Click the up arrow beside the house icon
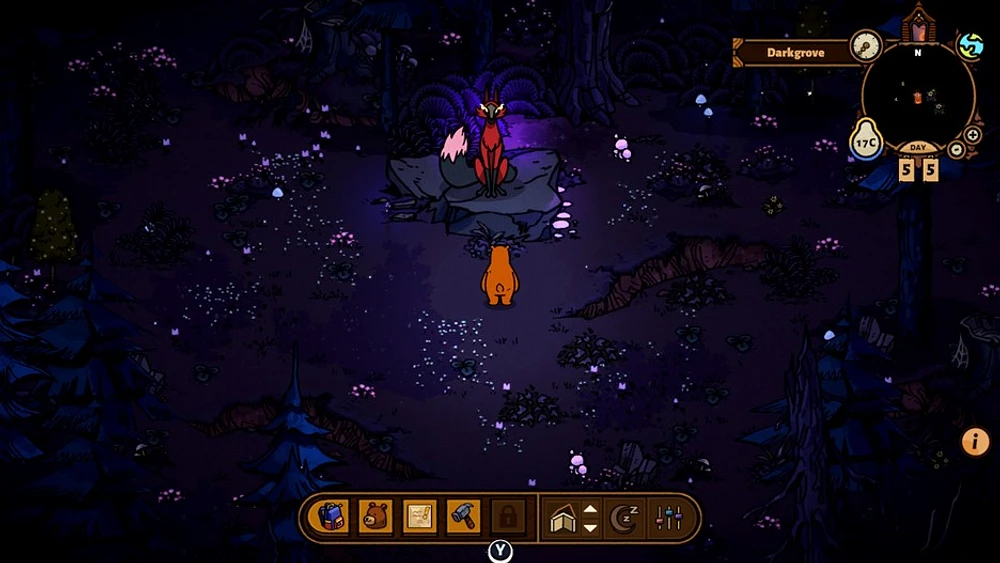 point(590,509)
